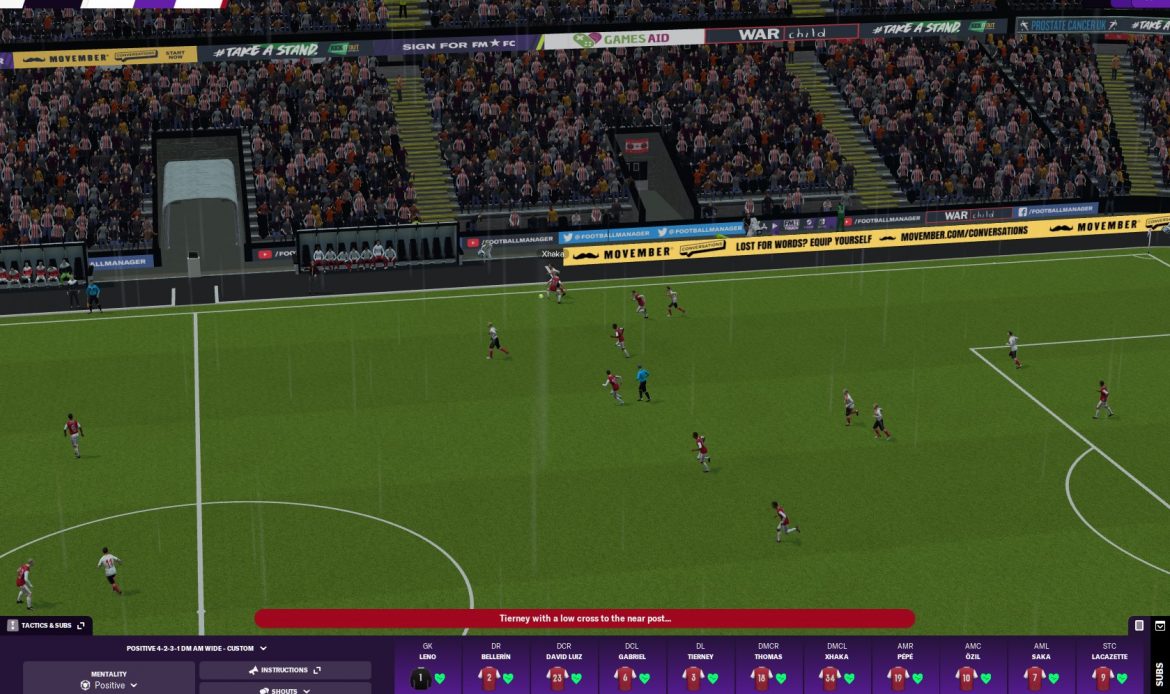Select Bellerín in the lineup bar

[496, 668]
